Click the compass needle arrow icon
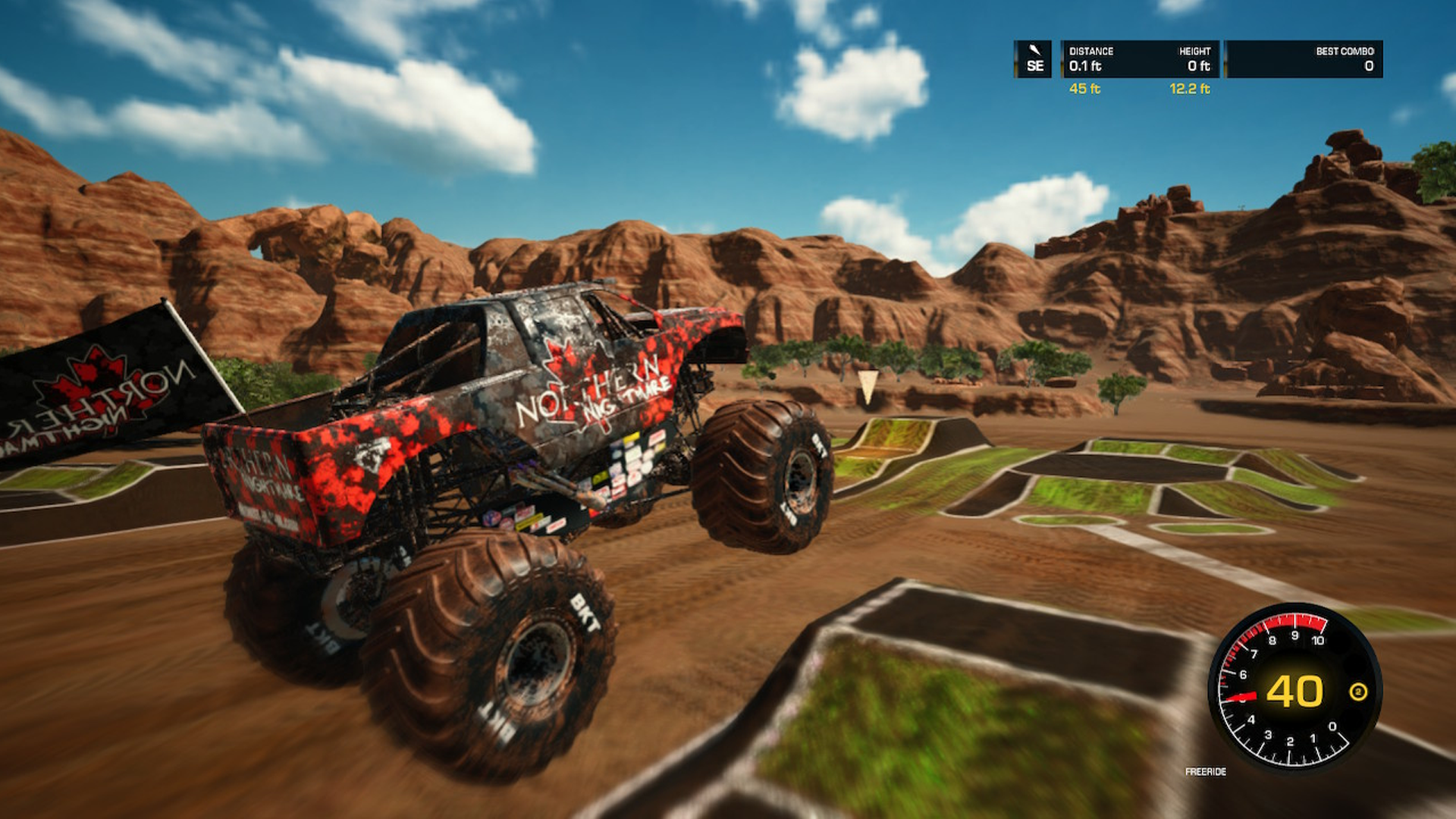Image resolution: width=1456 pixels, height=819 pixels. click(x=1034, y=47)
